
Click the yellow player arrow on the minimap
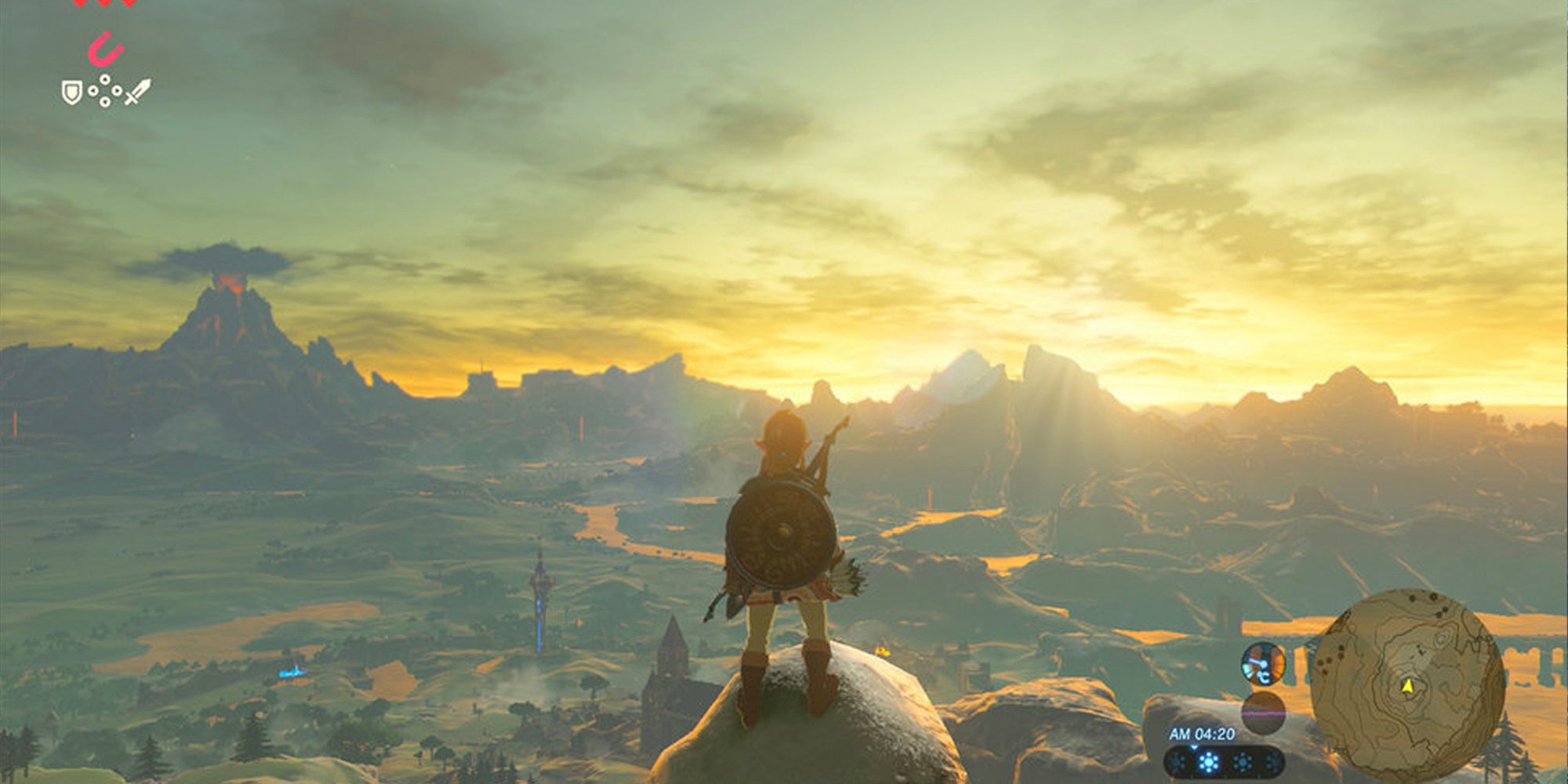(1407, 688)
